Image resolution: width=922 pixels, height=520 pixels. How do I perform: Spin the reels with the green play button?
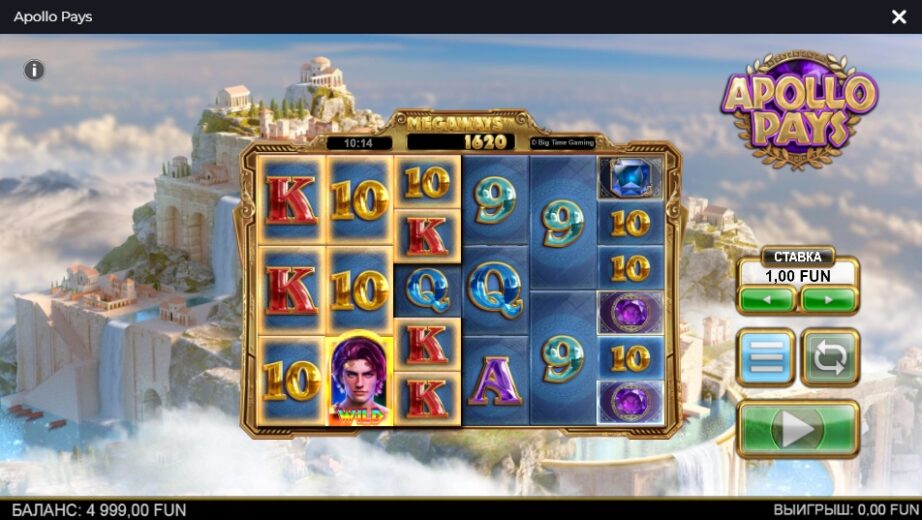(797, 429)
